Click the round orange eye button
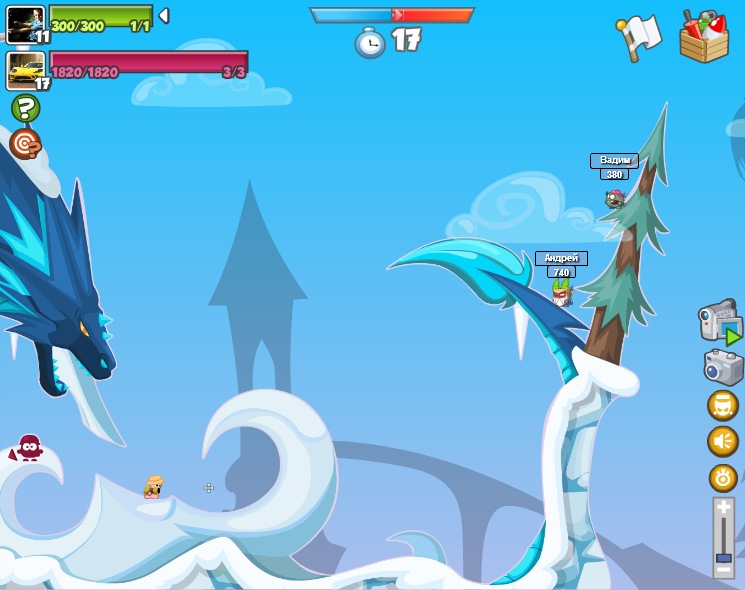This screenshot has width=745, height=590. pyautogui.click(x=722, y=477)
